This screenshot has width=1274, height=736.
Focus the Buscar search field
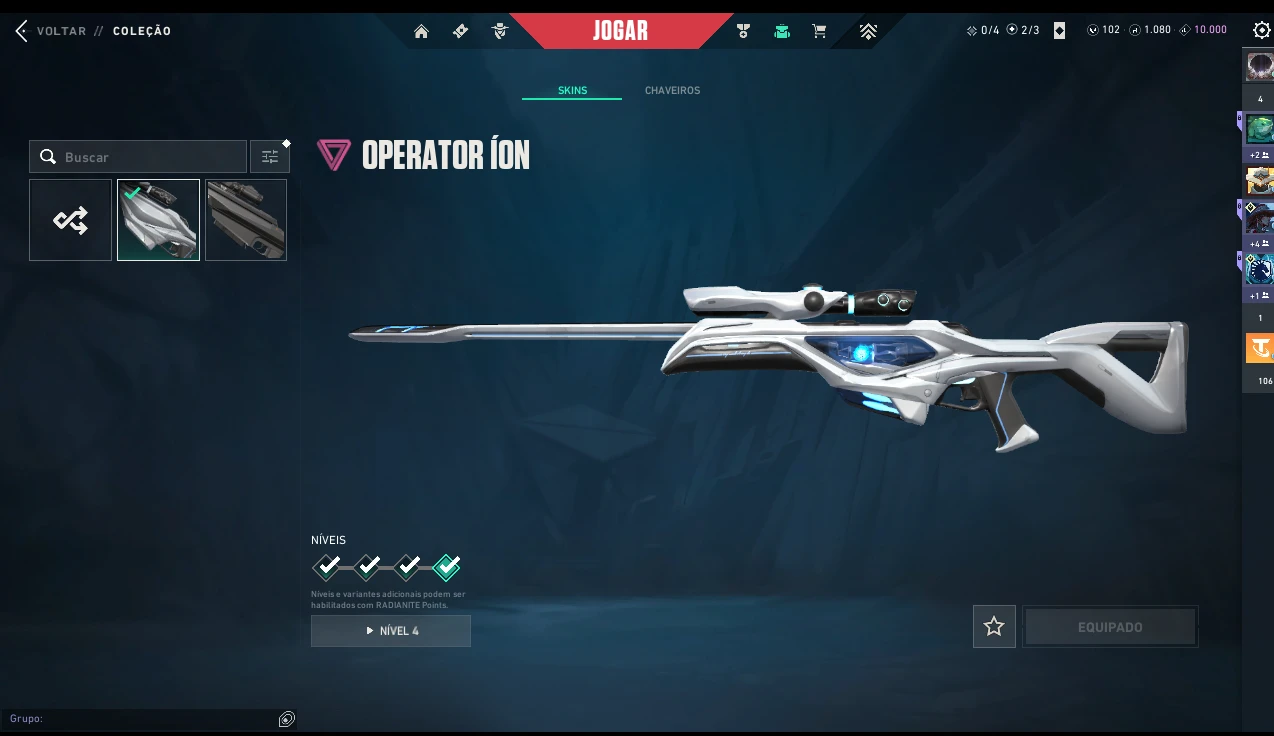(150, 157)
